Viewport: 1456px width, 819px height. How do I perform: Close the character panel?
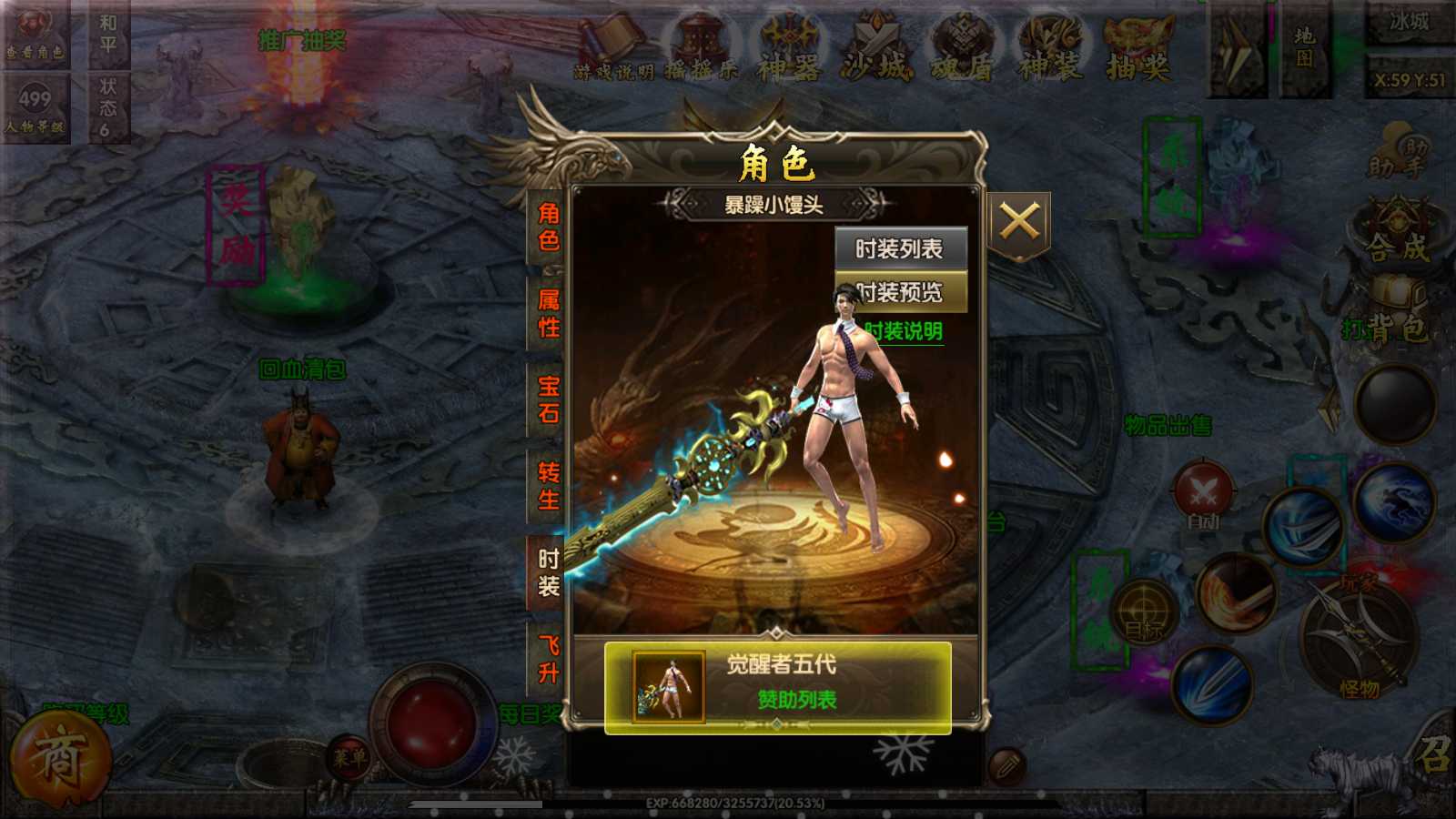coord(1019,221)
